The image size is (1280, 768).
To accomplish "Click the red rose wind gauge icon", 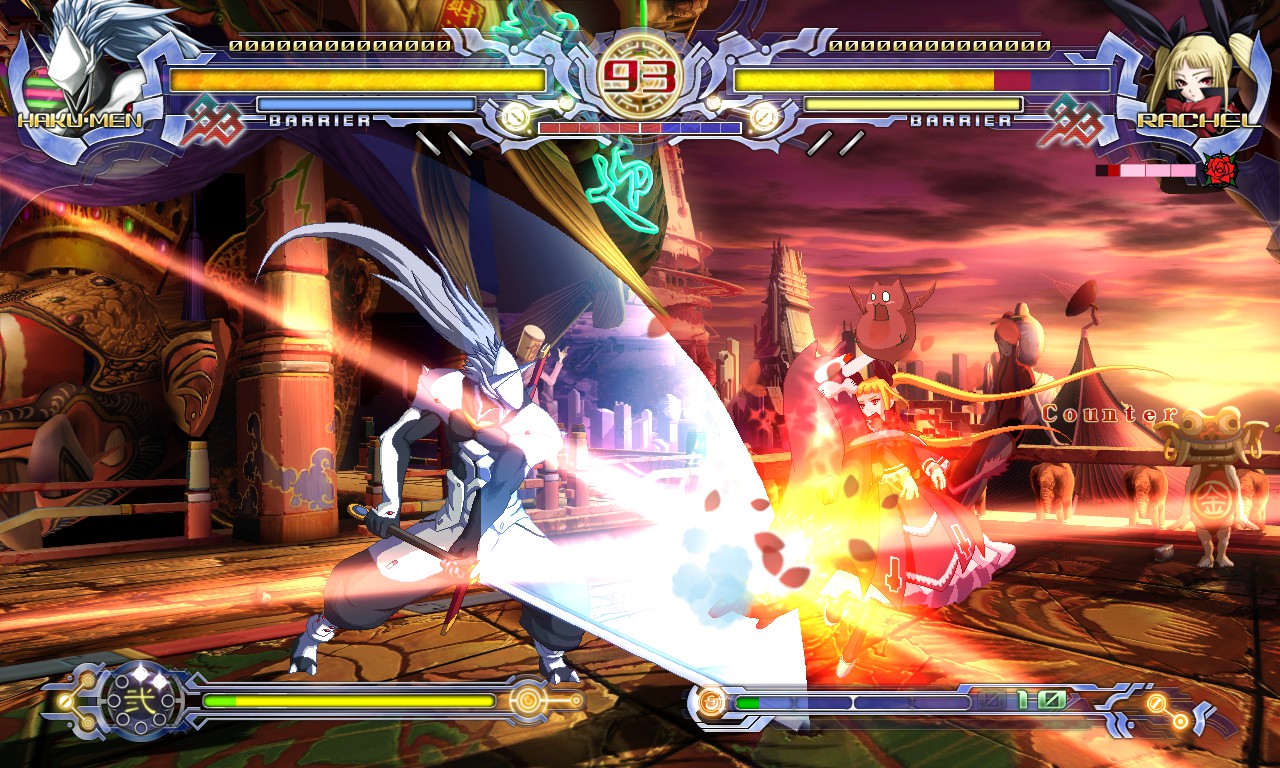I will pos(1220,171).
